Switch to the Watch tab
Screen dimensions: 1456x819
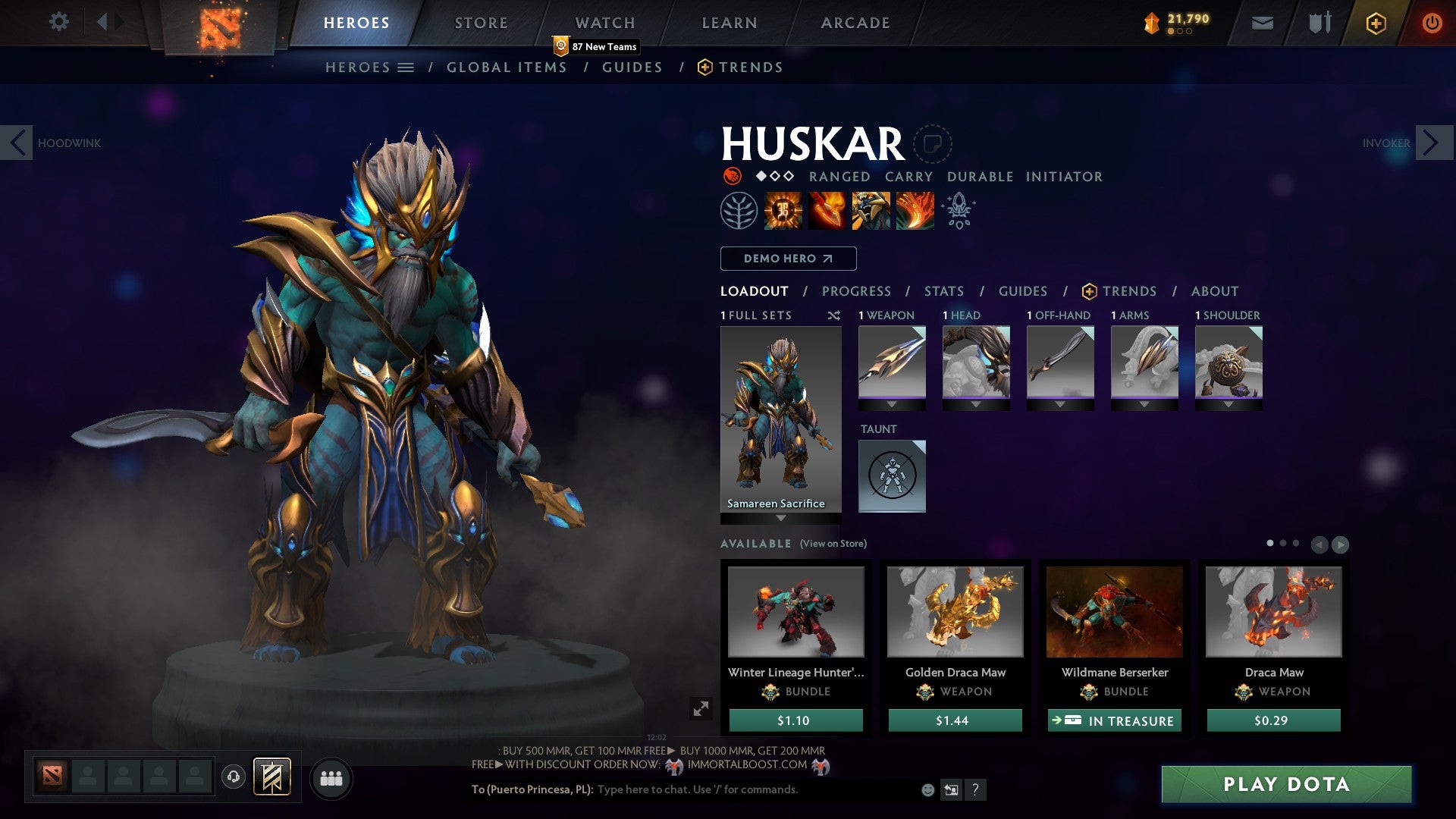coord(604,23)
